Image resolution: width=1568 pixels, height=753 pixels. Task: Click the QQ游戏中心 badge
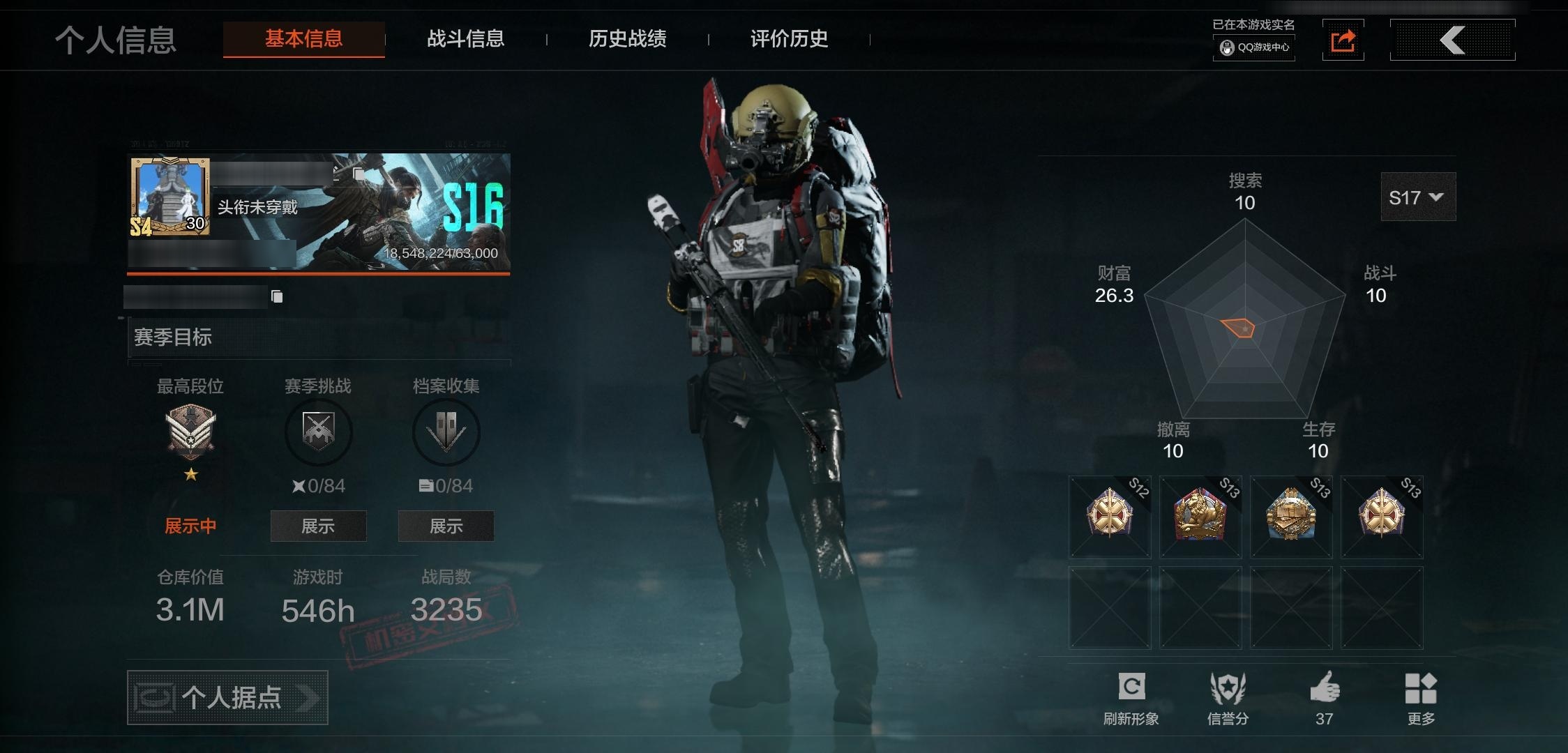[x=1254, y=47]
